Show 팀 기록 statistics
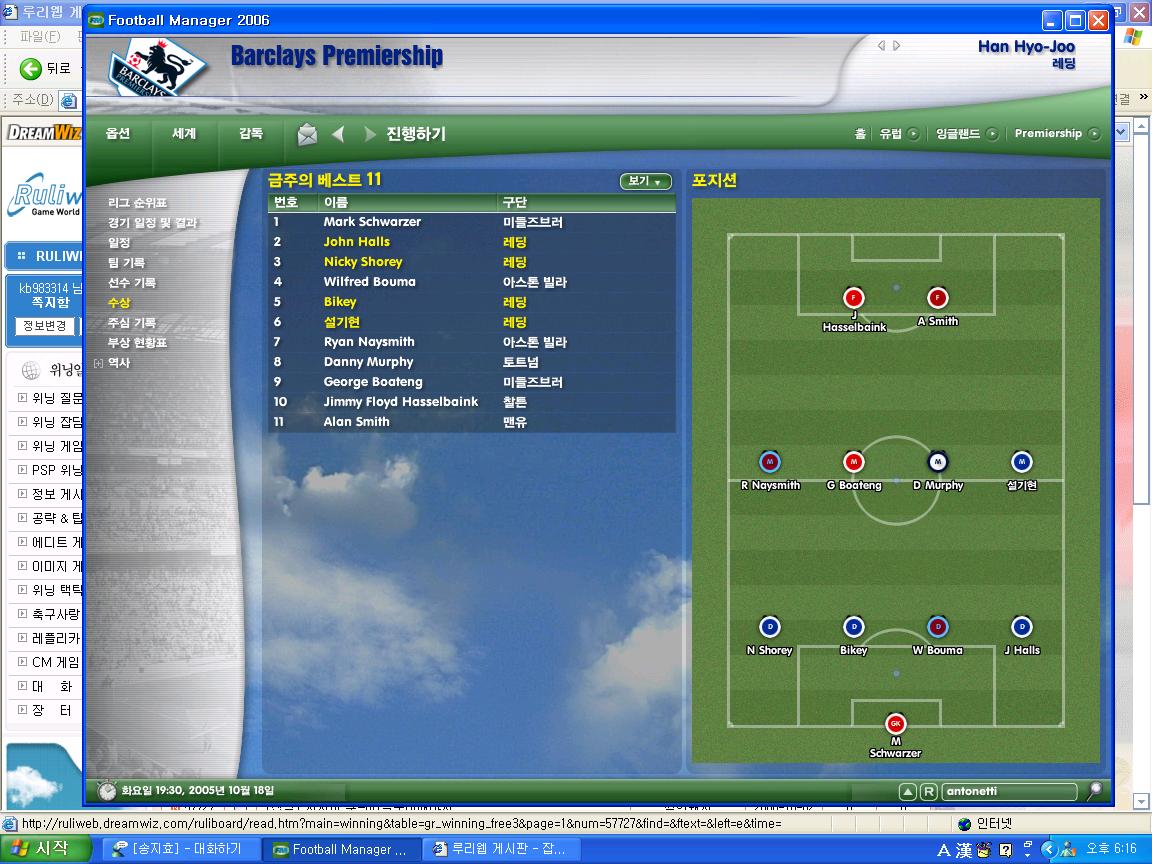This screenshot has width=1152, height=864. point(126,263)
